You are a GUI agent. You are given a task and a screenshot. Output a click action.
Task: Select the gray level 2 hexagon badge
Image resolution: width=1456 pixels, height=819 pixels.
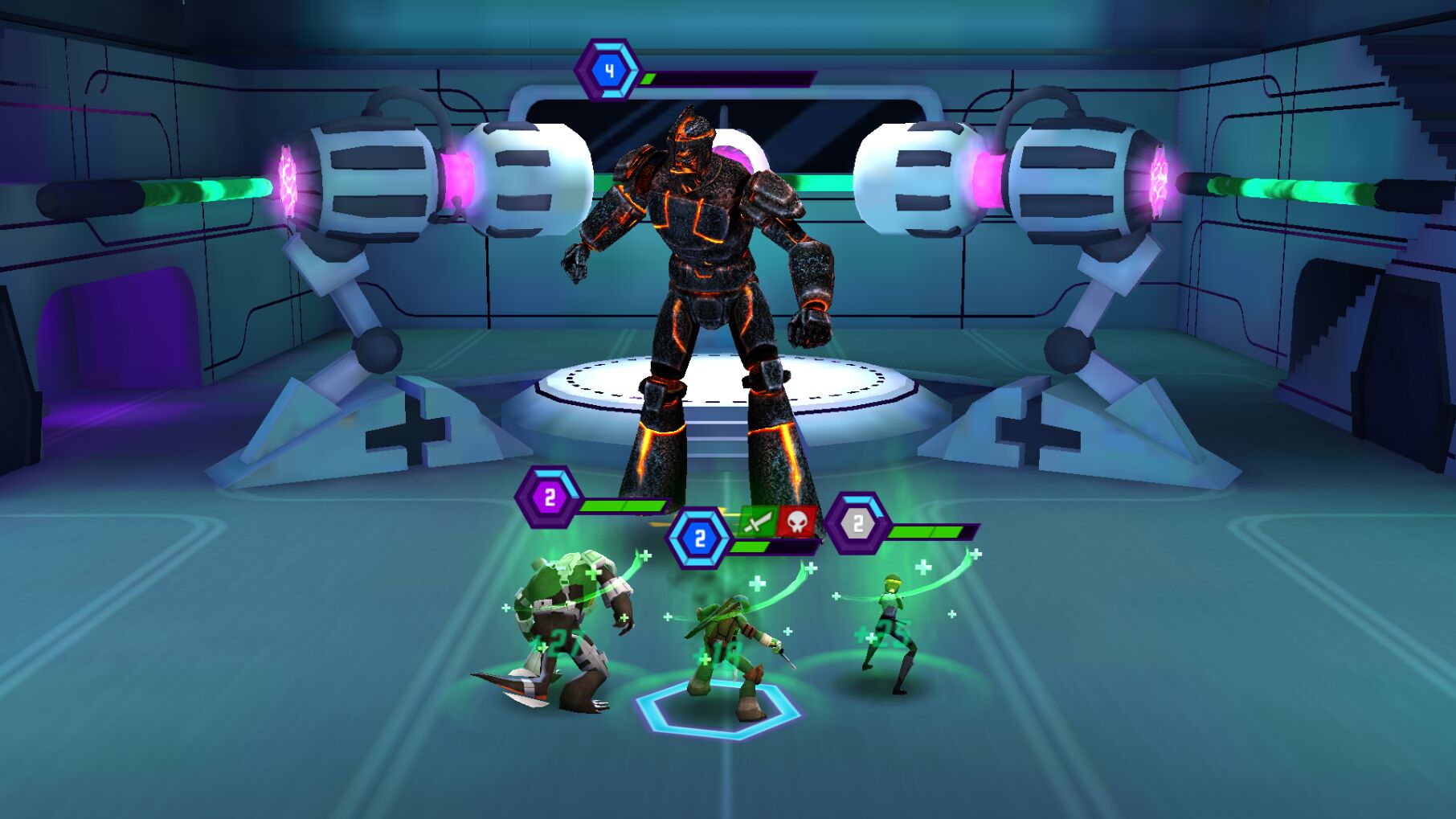pos(857,524)
